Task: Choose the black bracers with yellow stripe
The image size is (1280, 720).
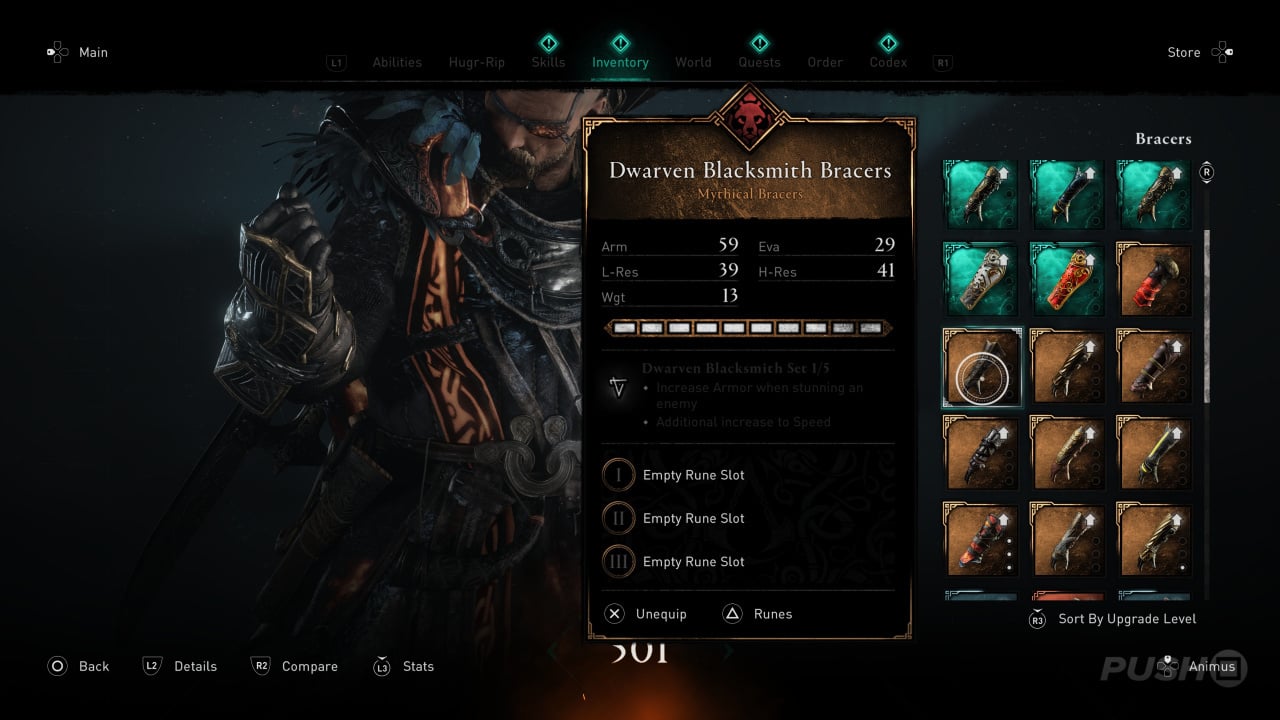Action: coord(1154,454)
